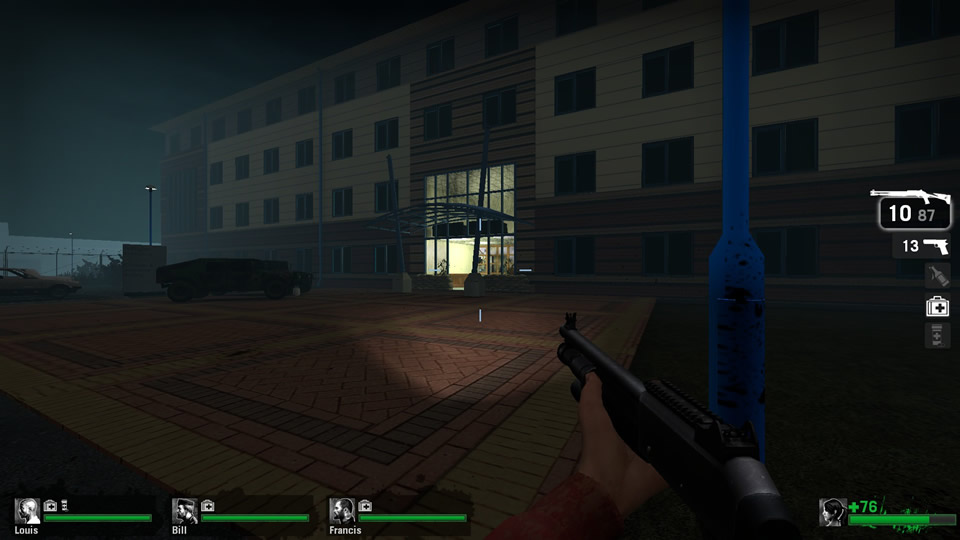Click the medkit icon beside Francis's portrait
Viewport: 960px width, 540px height.
(x=365, y=506)
